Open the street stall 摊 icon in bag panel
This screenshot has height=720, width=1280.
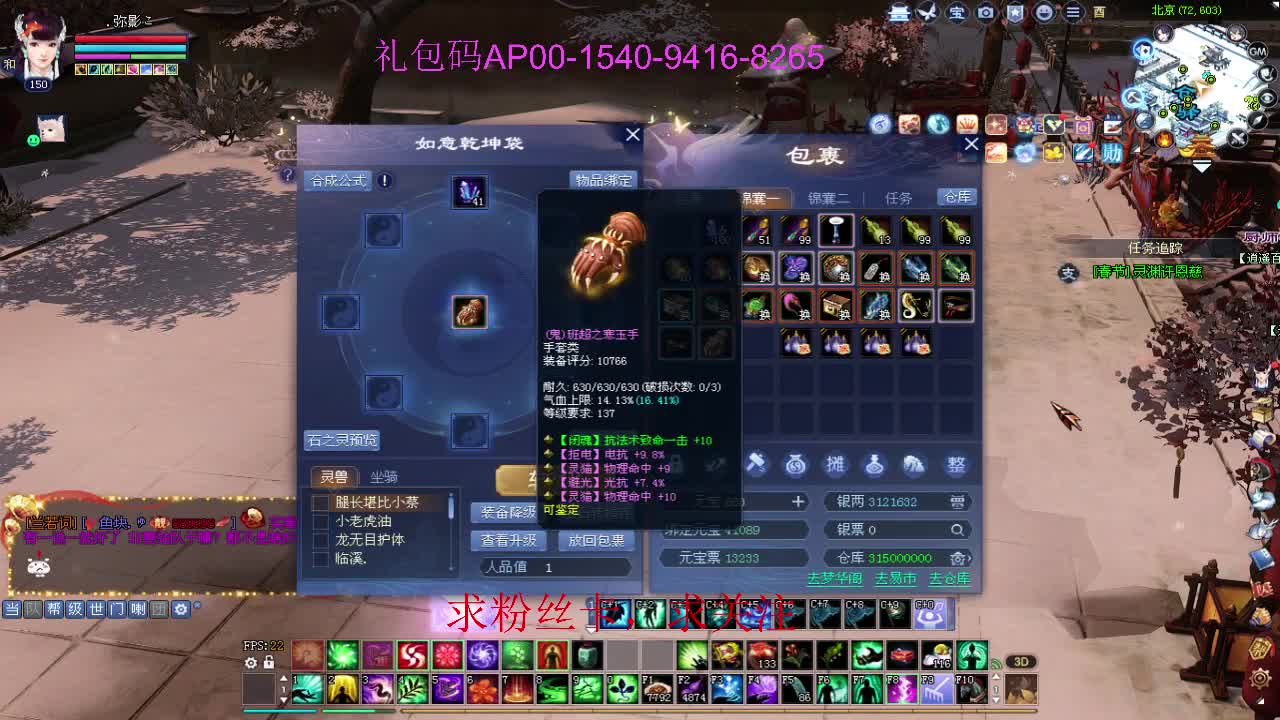click(x=835, y=463)
